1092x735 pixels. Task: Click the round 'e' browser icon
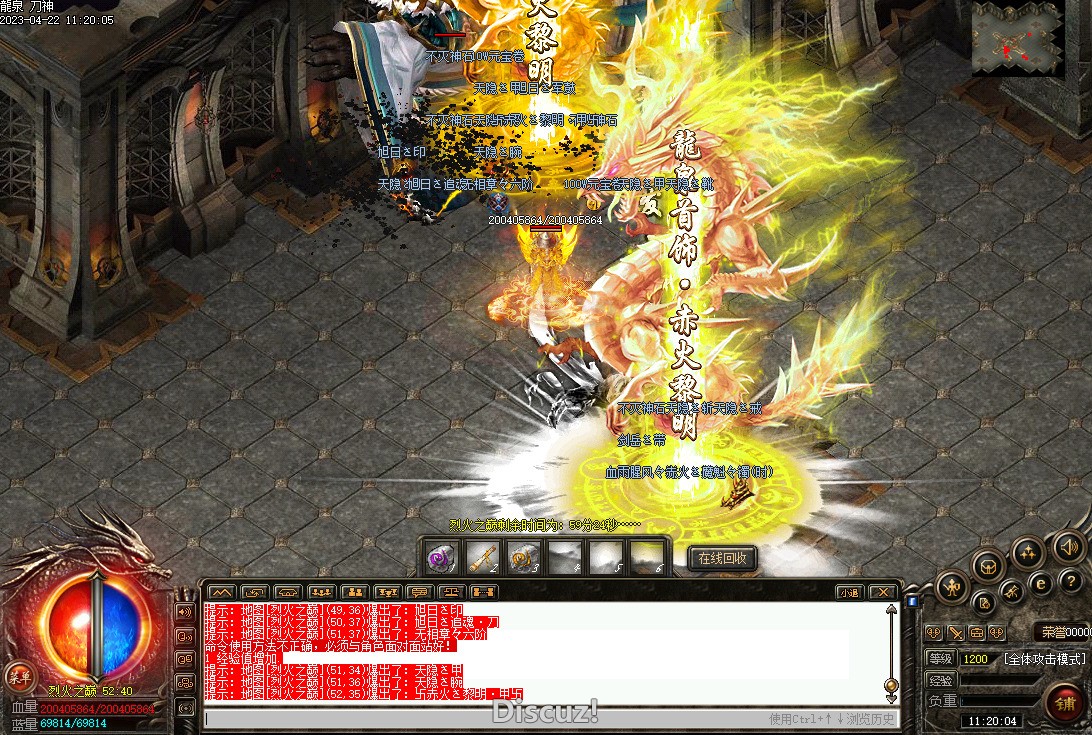click(1041, 582)
